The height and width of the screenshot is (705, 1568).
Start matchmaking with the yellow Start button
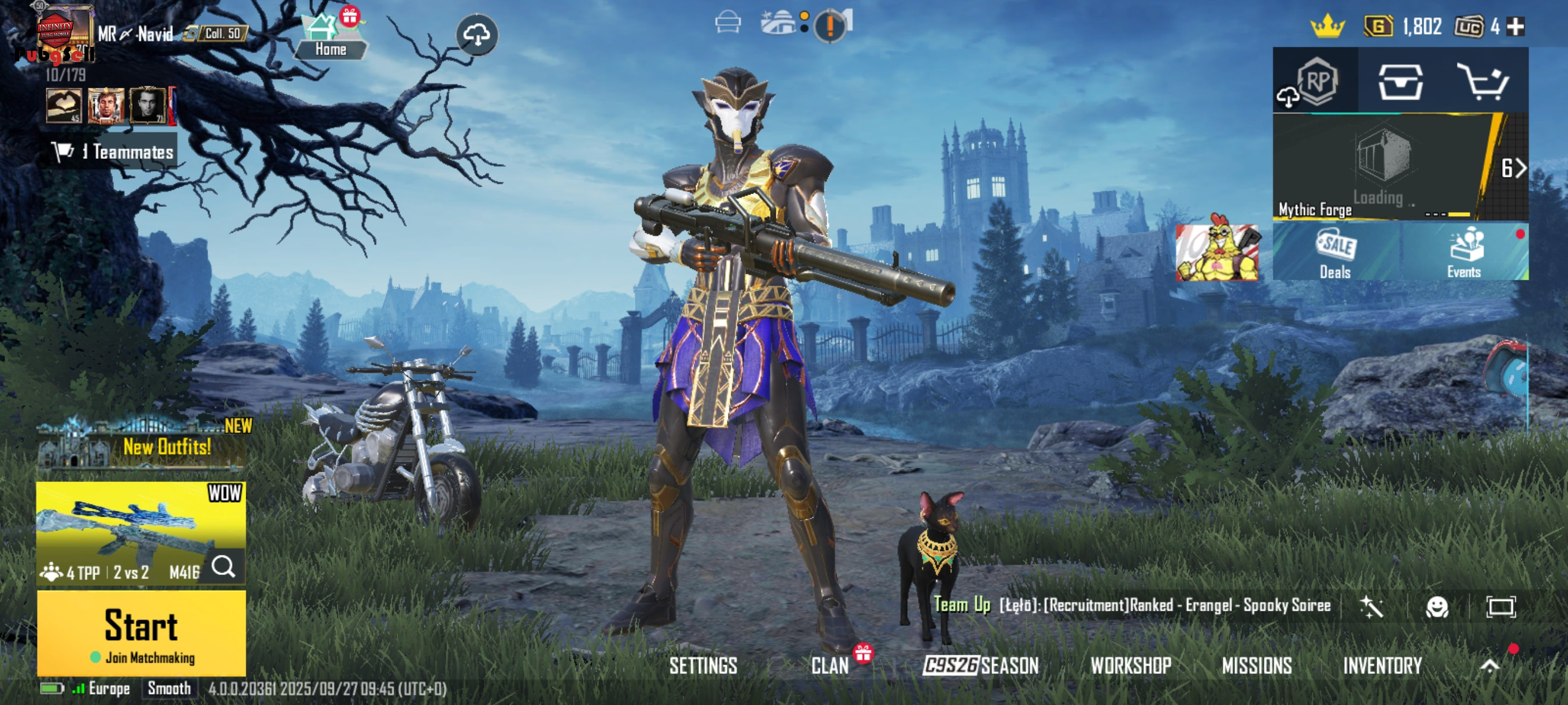click(x=141, y=633)
